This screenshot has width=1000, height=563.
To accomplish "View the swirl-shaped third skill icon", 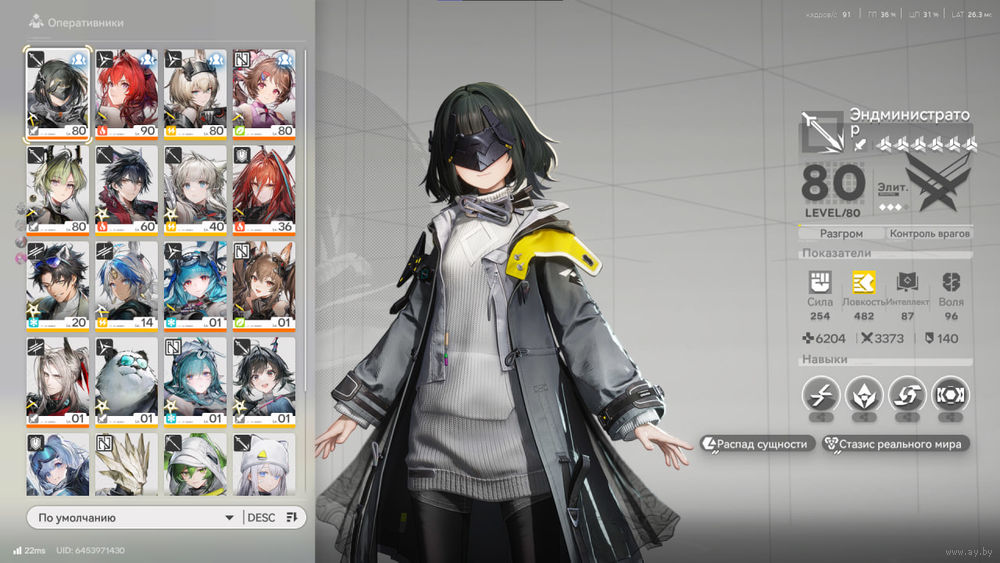I will tap(907, 395).
